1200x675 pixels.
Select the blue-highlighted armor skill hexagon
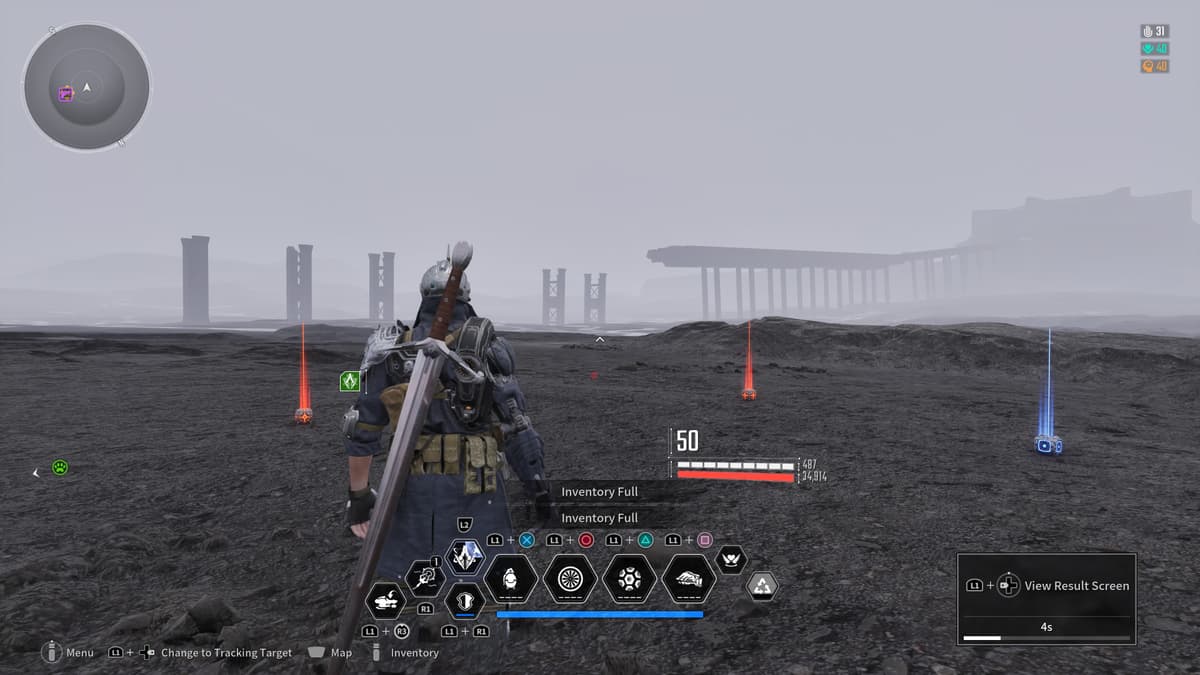pyautogui.click(x=465, y=557)
